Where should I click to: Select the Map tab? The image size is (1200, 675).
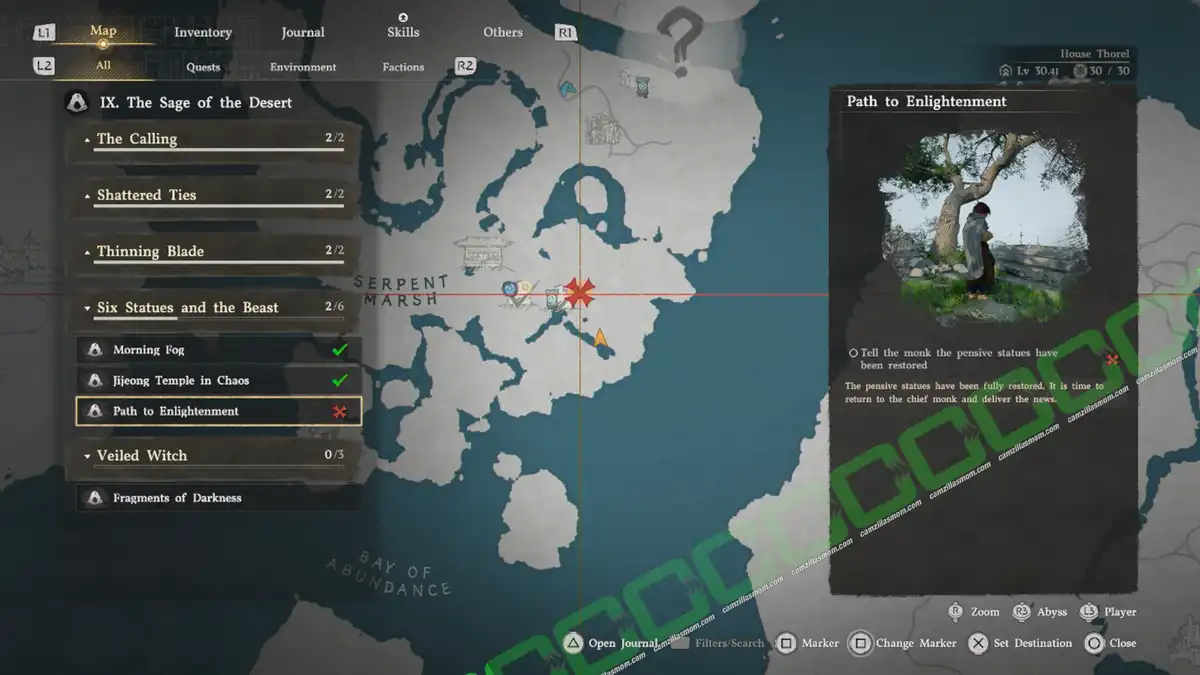click(x=103, y=31)
